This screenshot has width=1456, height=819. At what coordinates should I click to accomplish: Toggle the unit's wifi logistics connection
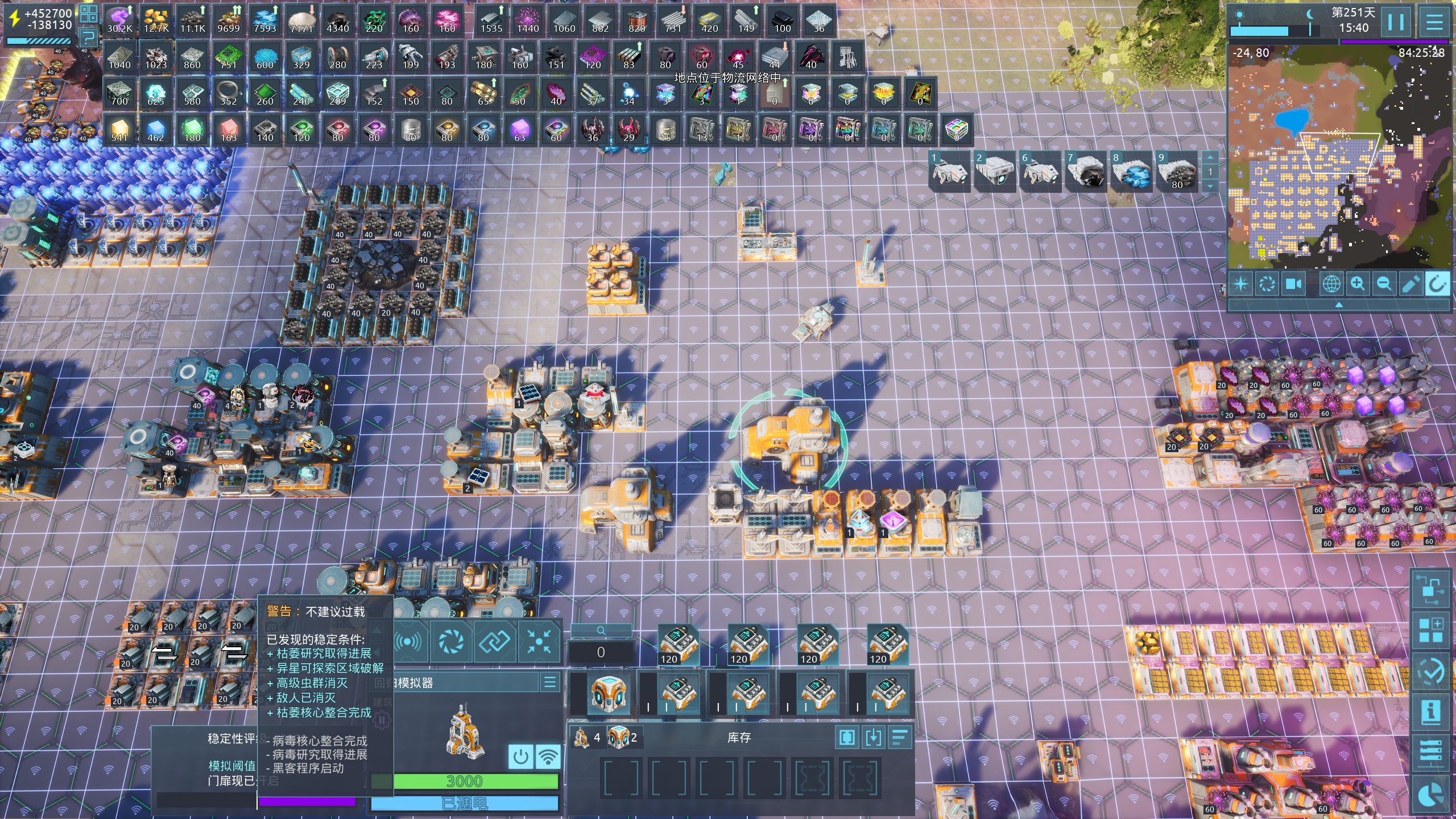tap(548, 757)
